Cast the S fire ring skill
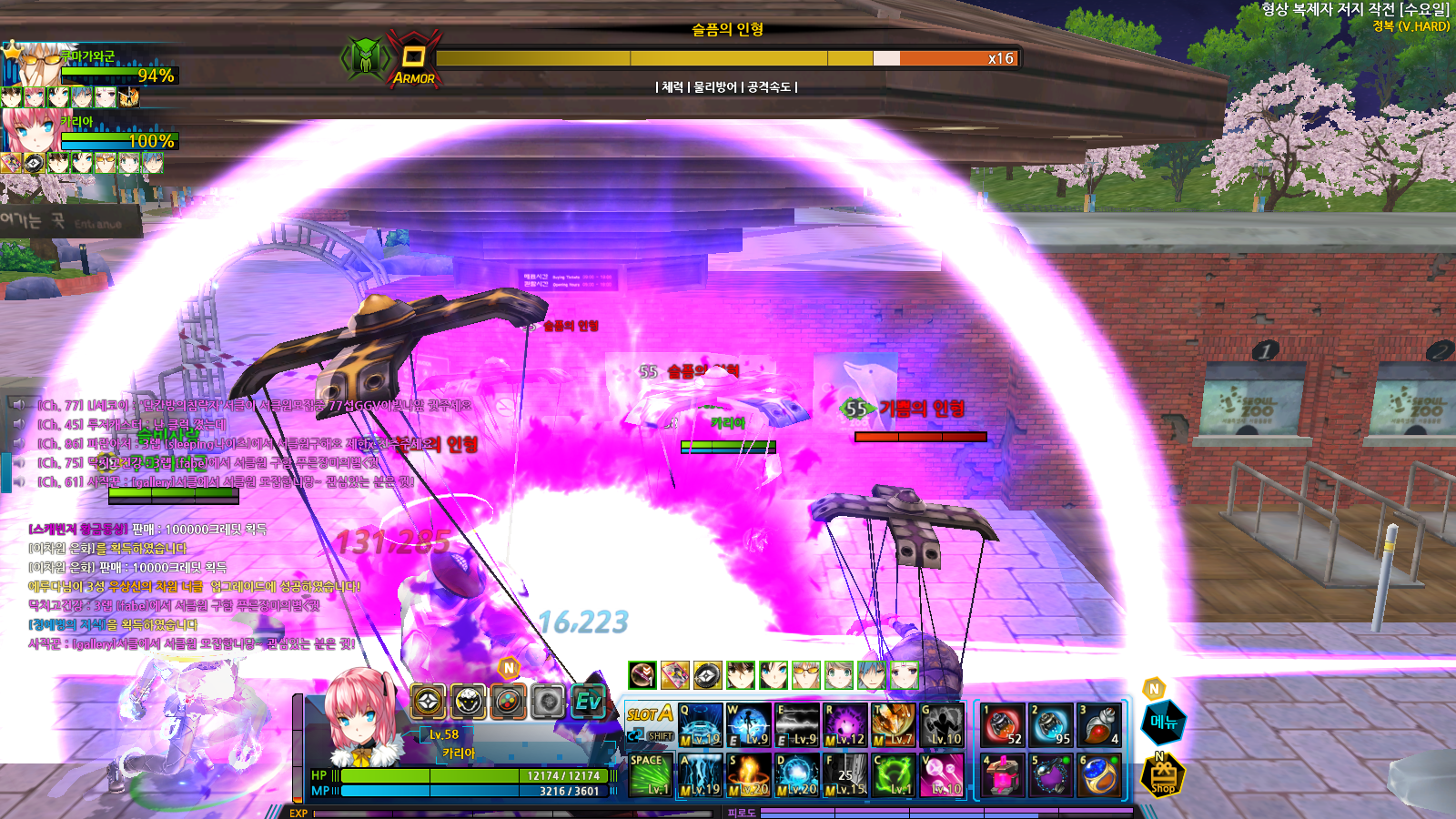 [x=748, y=775]
